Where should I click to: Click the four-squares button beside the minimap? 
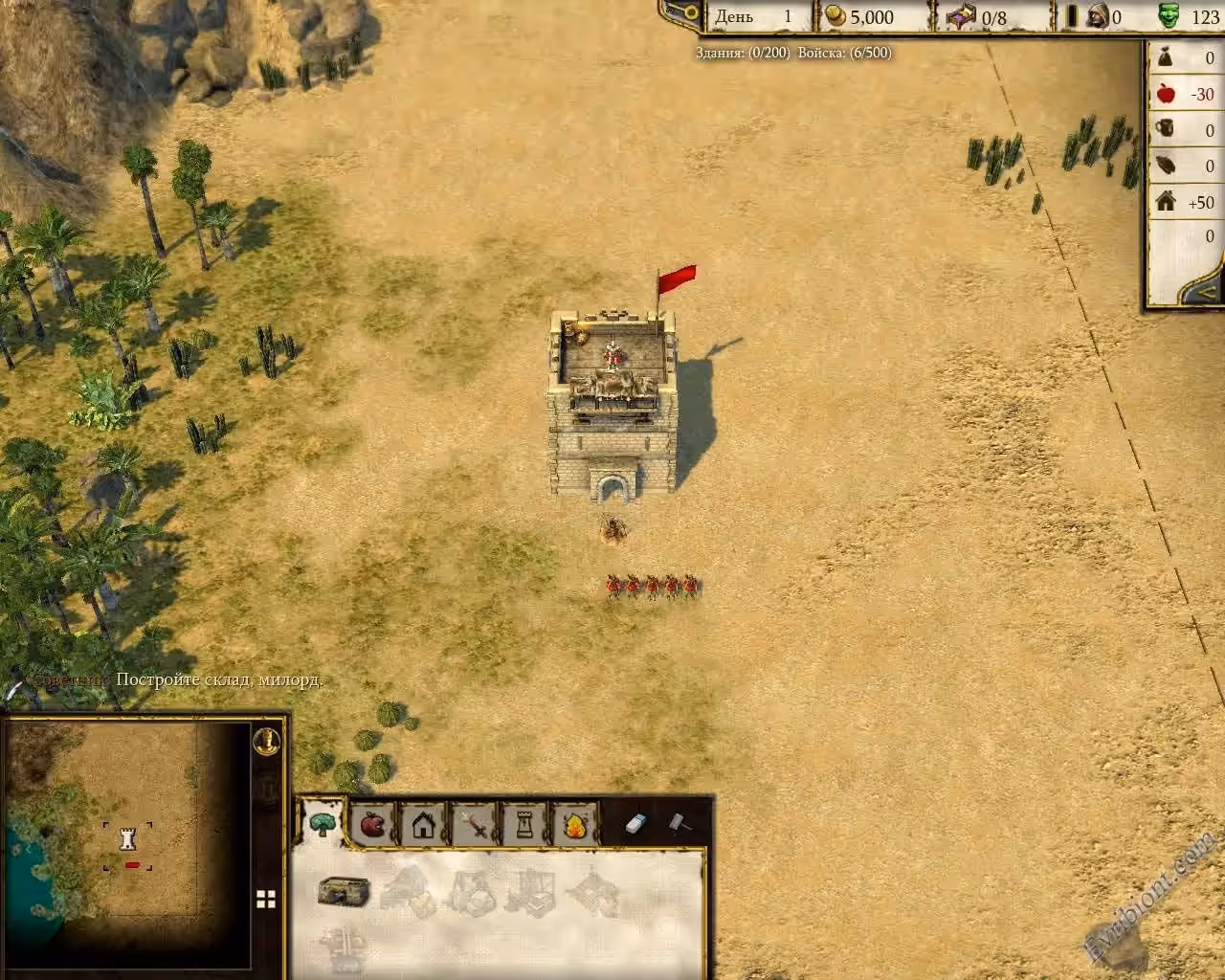pos(266,899)
